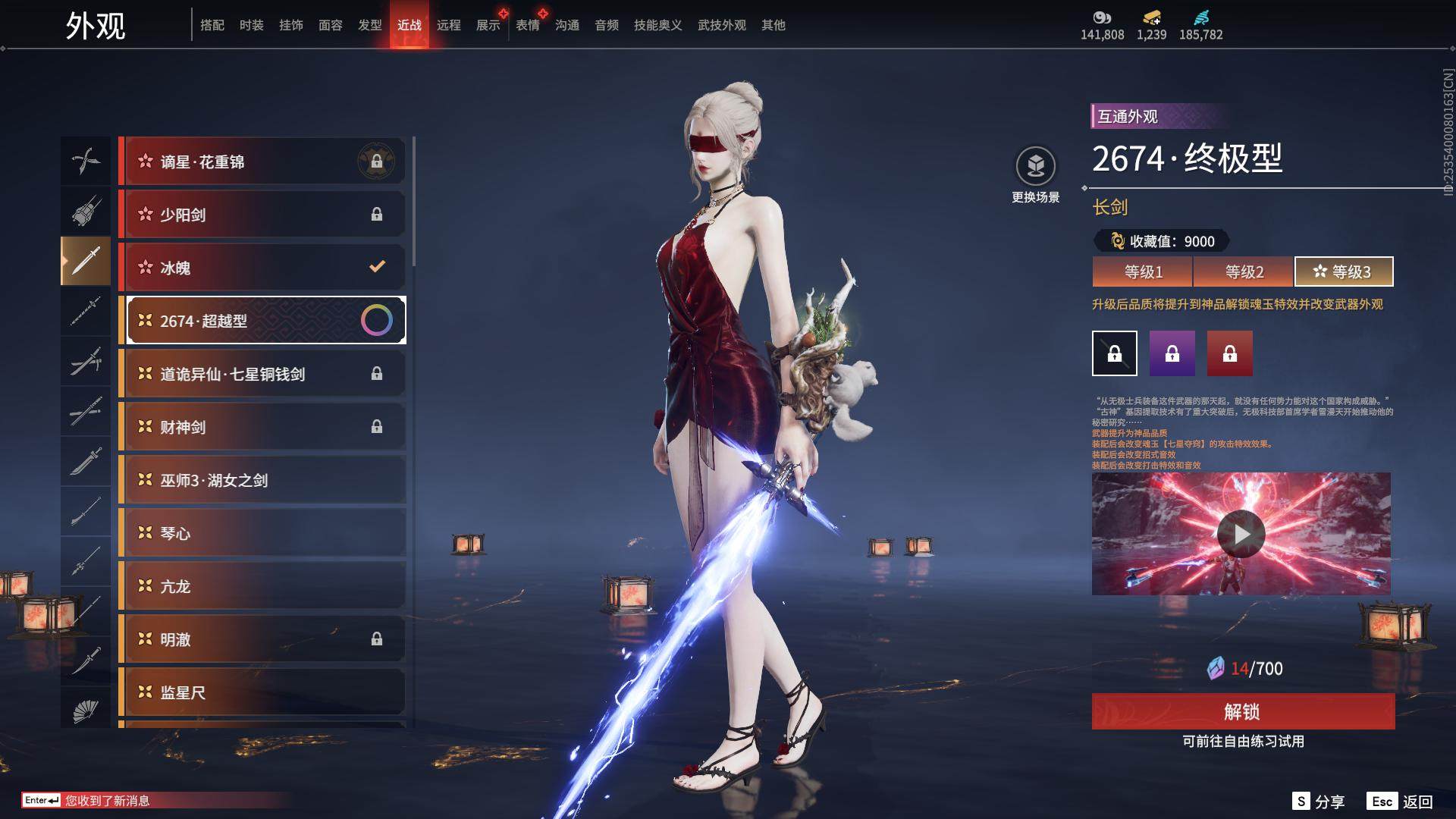Screen dimensions: 1456x819
Task: Choose the 琴心 skin row
Action: (x=262, y=533)
